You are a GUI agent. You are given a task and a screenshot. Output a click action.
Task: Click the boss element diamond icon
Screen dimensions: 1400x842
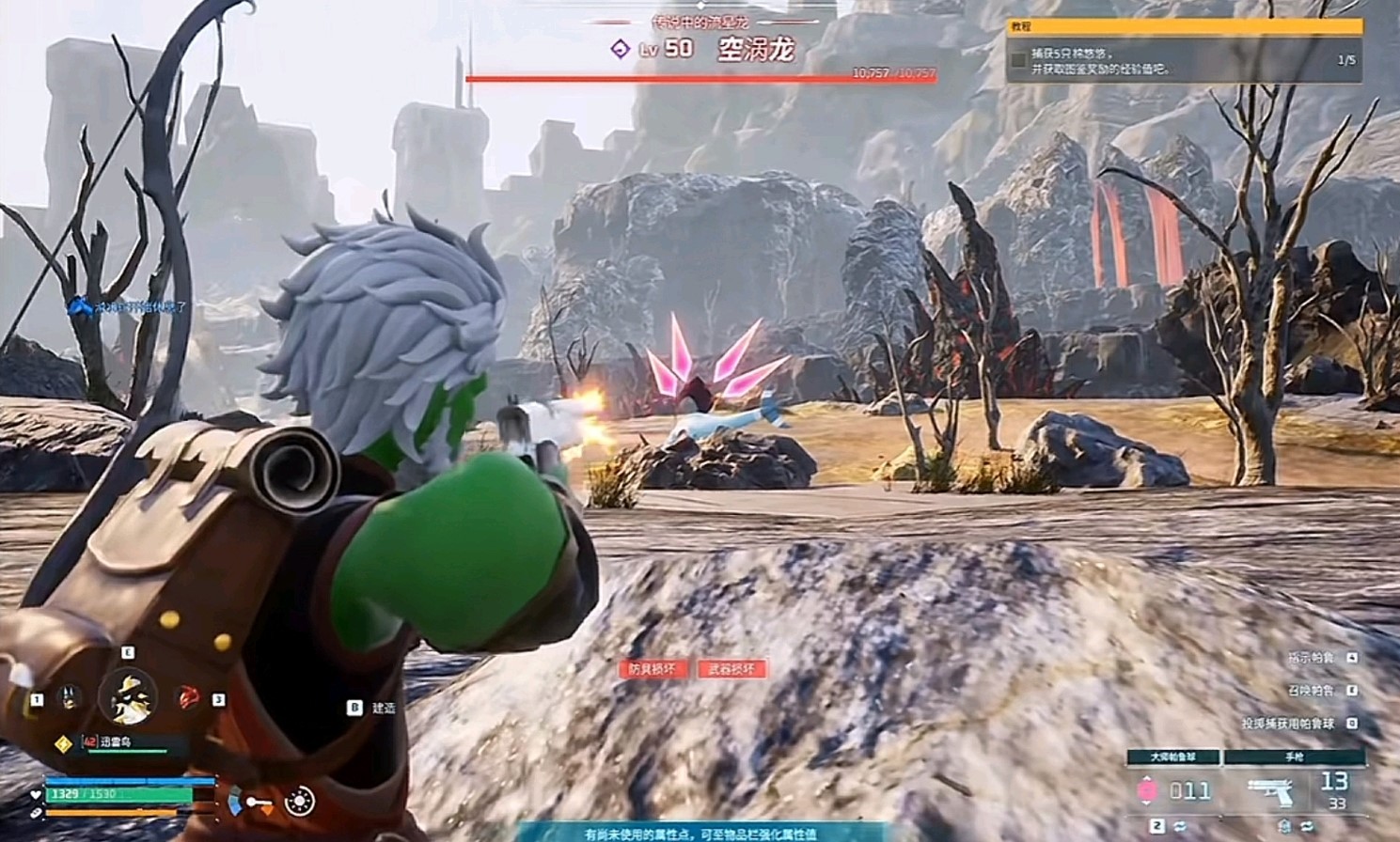pos(620,49)
